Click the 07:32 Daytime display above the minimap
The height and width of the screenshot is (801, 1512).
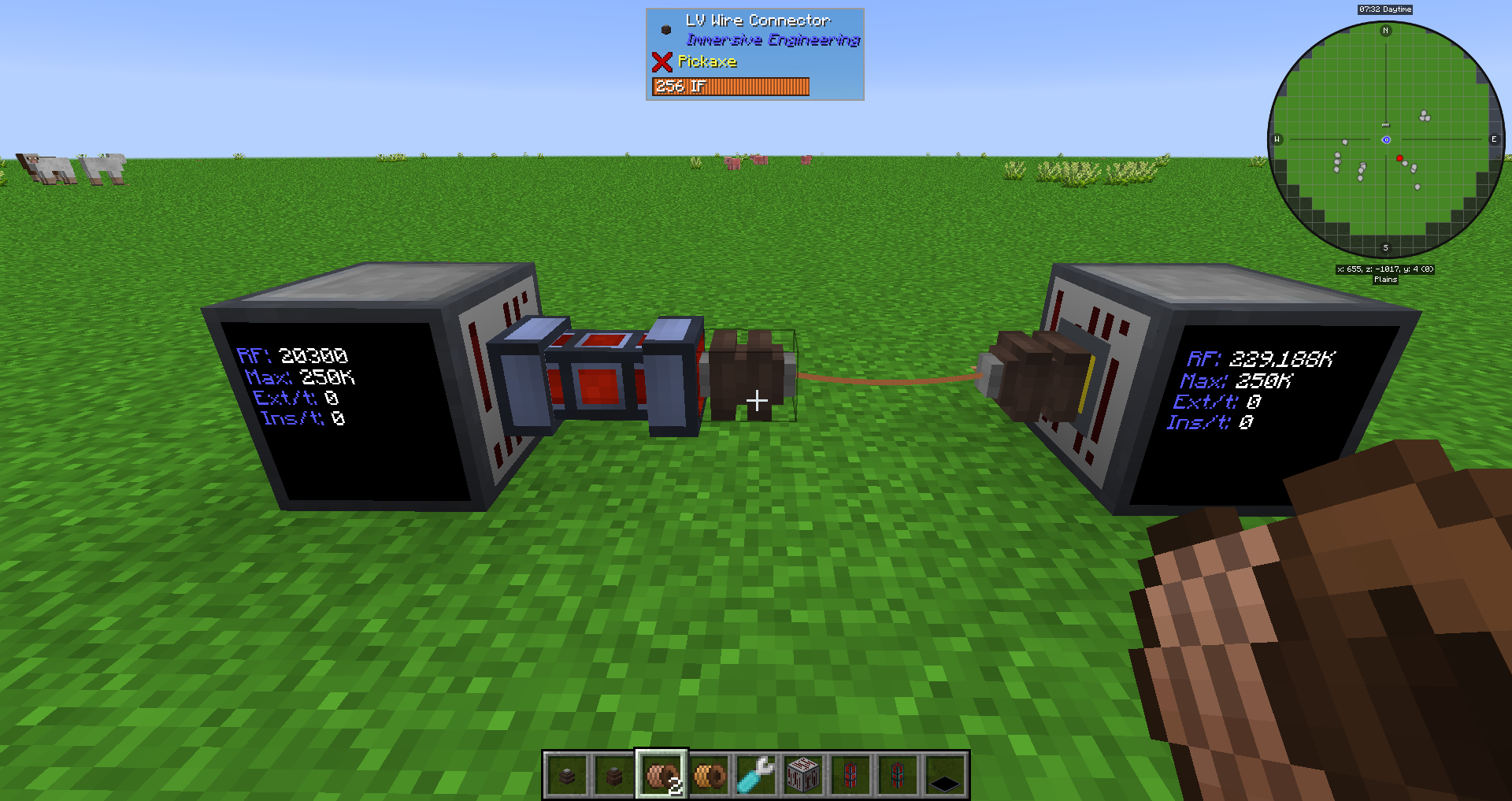(x=1385, y=9)
